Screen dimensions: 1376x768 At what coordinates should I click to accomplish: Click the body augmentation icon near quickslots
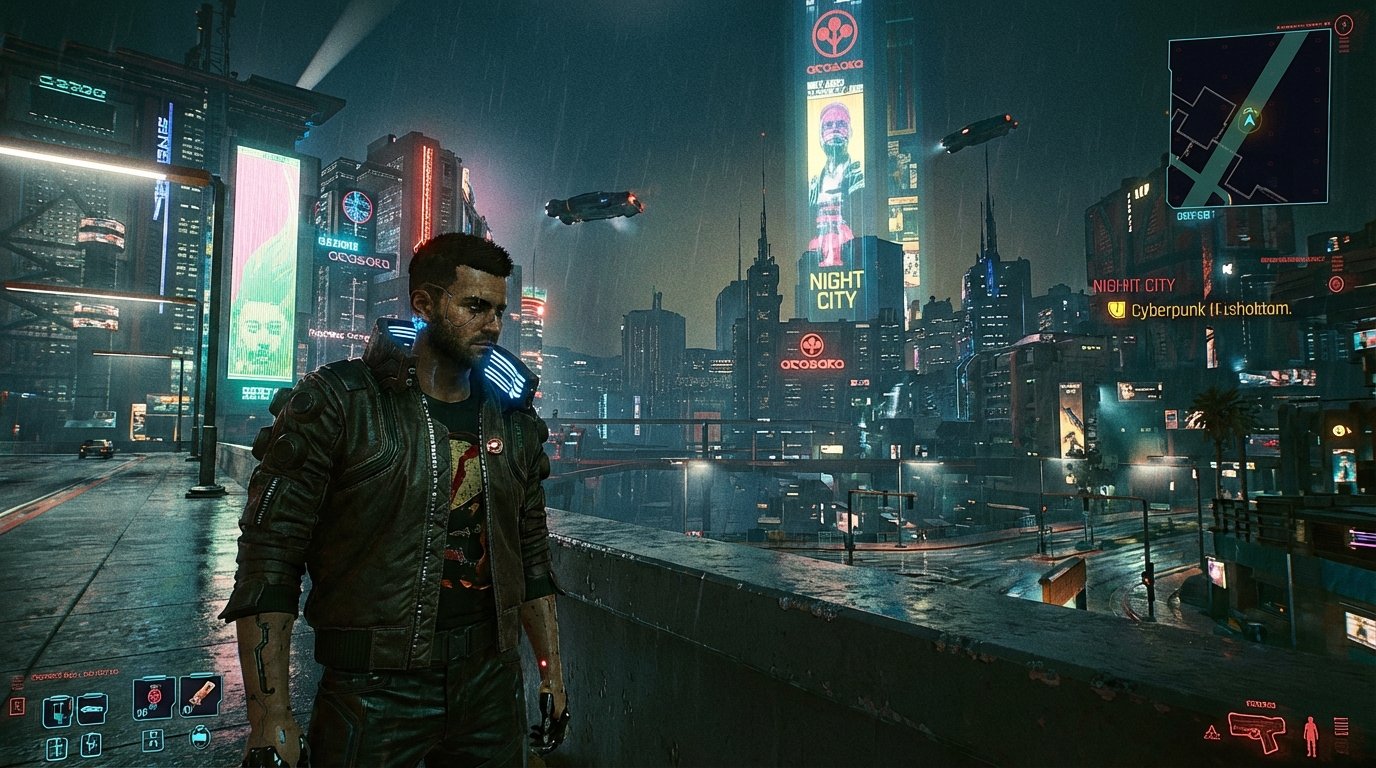point(153,740)
